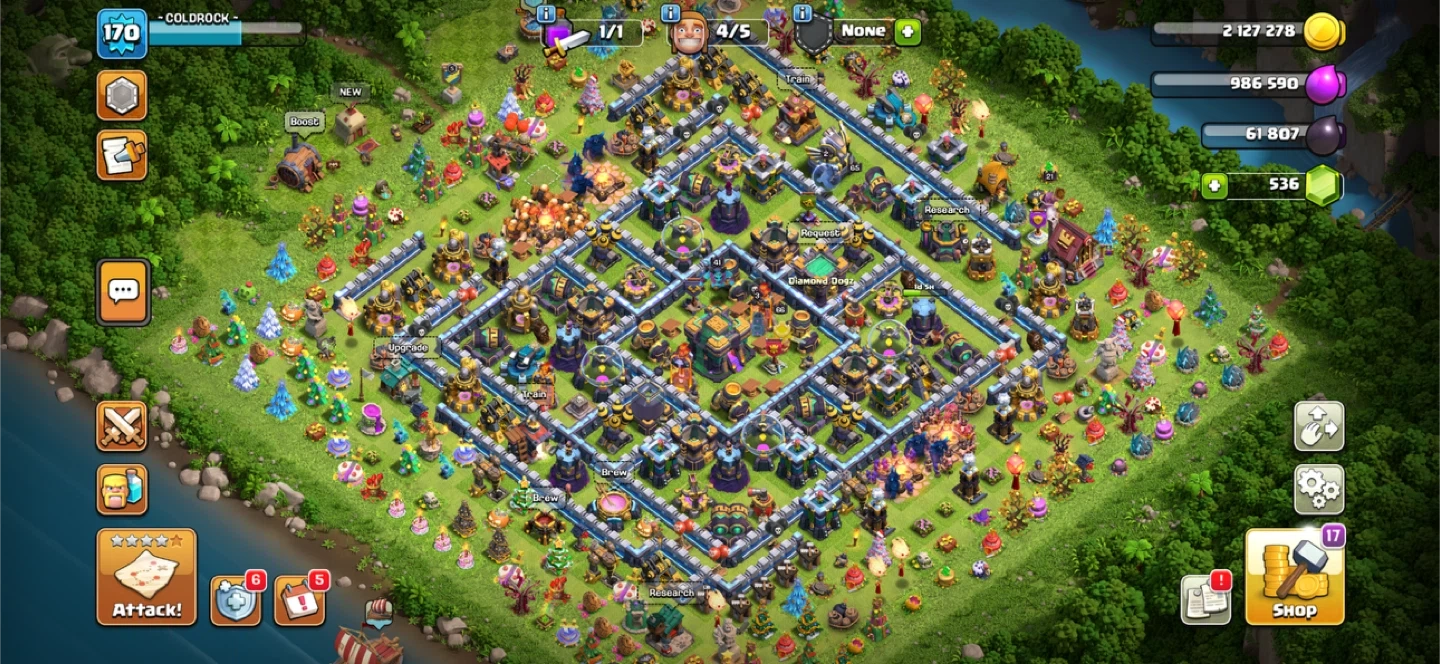Open the barbarian army training menu
This screenshot has width=1440, height=664.
pyautogui.click(x=122, y=489)
